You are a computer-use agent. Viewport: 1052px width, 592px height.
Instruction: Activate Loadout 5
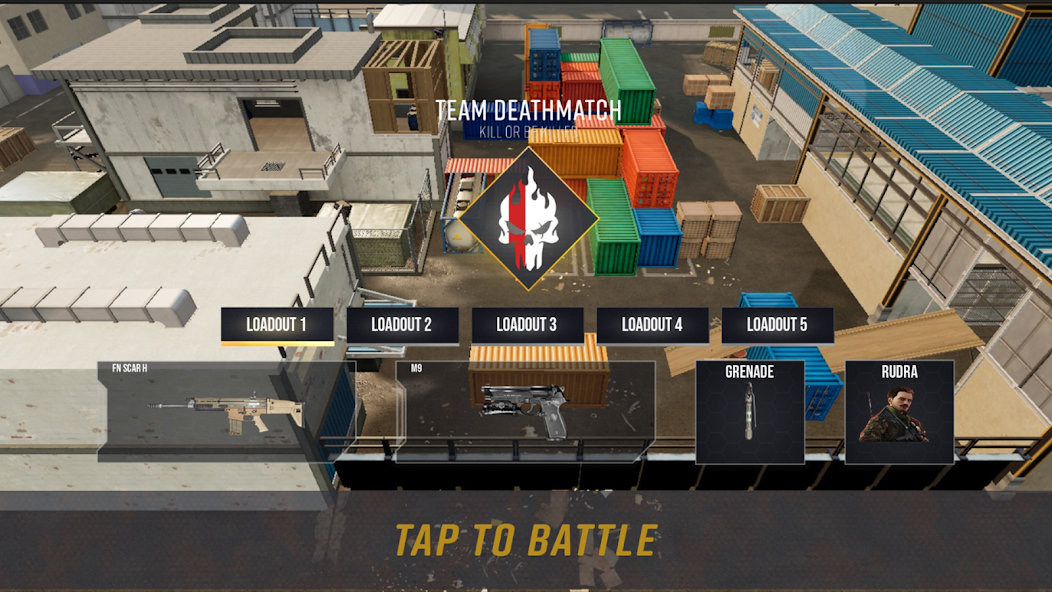(777, 325)
